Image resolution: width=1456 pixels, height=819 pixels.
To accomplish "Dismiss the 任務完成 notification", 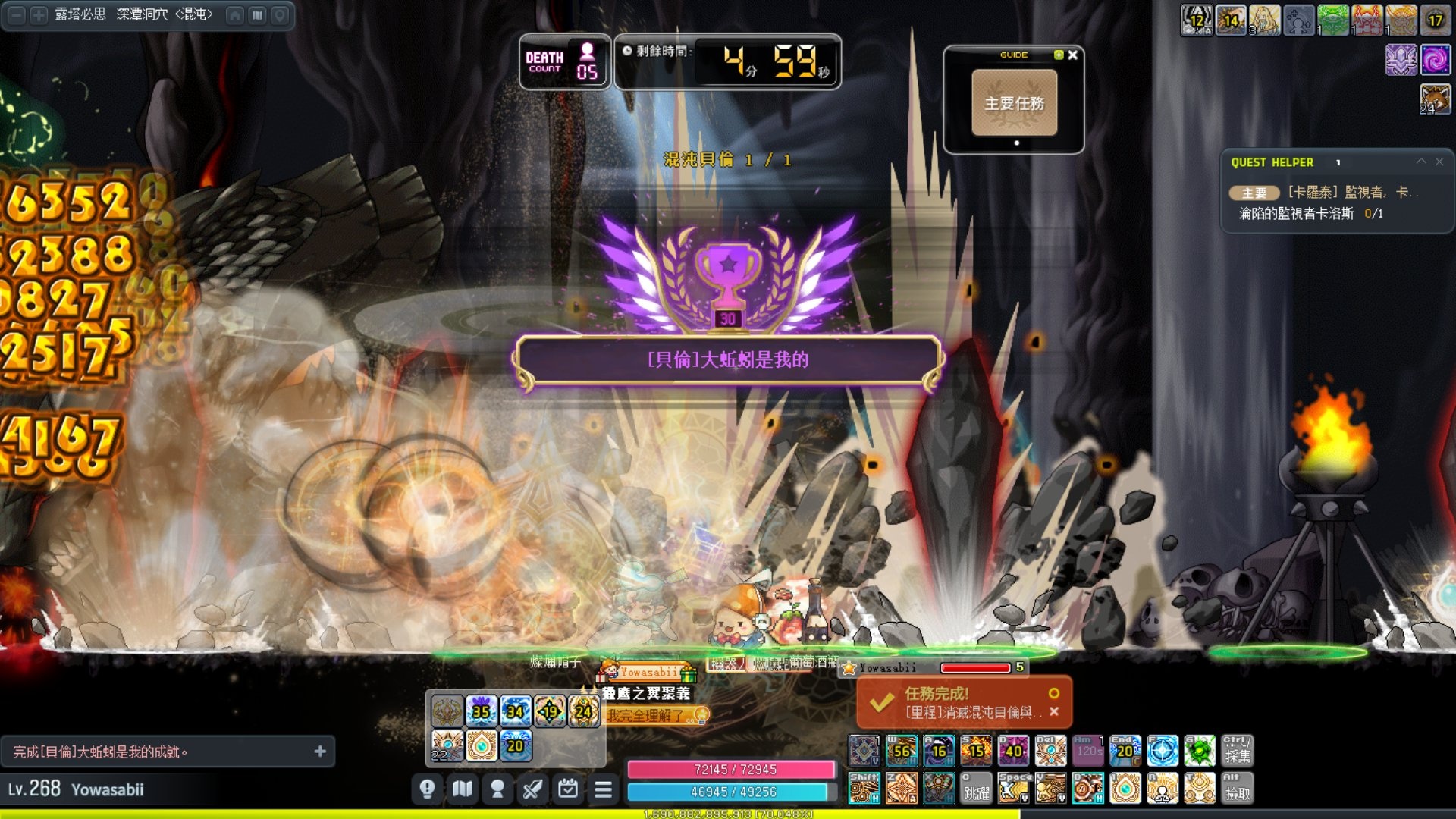I will point(1054,711).
